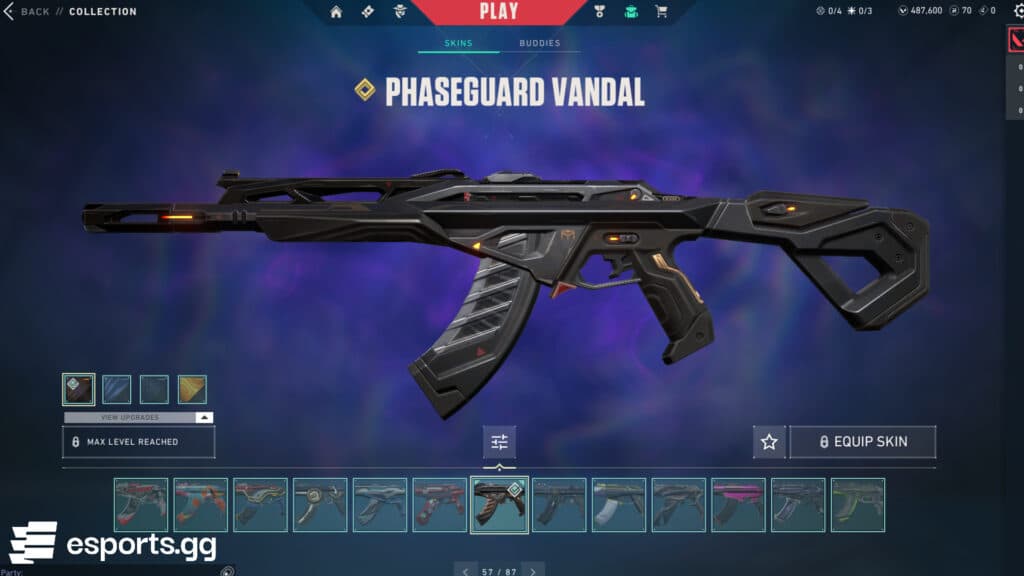Favorite this skin with the star button

(769, 442)
